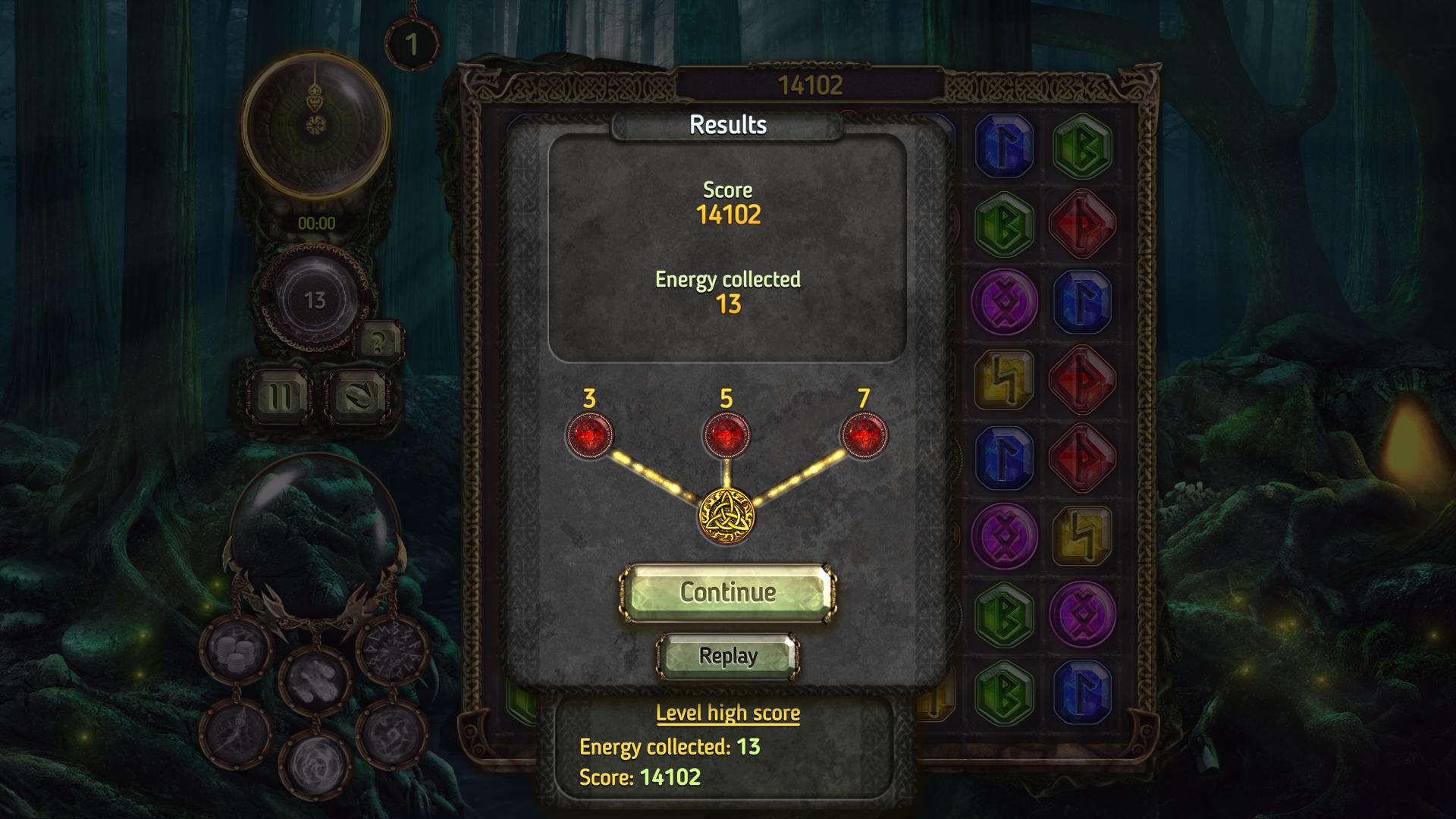Image resolution: width=1456 pixels, height=819 pixels.
Task: Continue to the next level
Action: tap(727, 592)
